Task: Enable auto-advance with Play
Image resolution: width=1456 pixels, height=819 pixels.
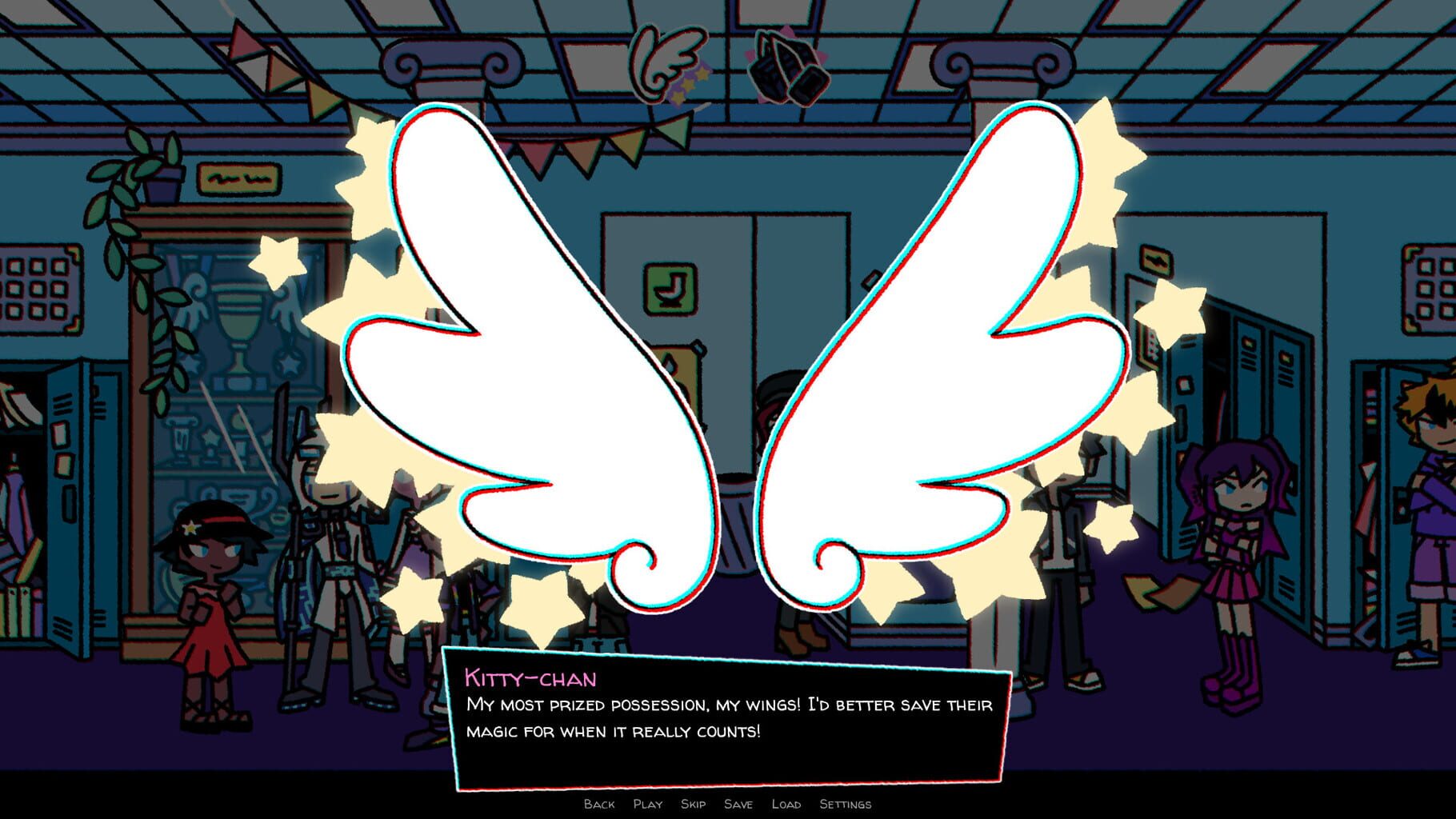Action: pos(648,805)
